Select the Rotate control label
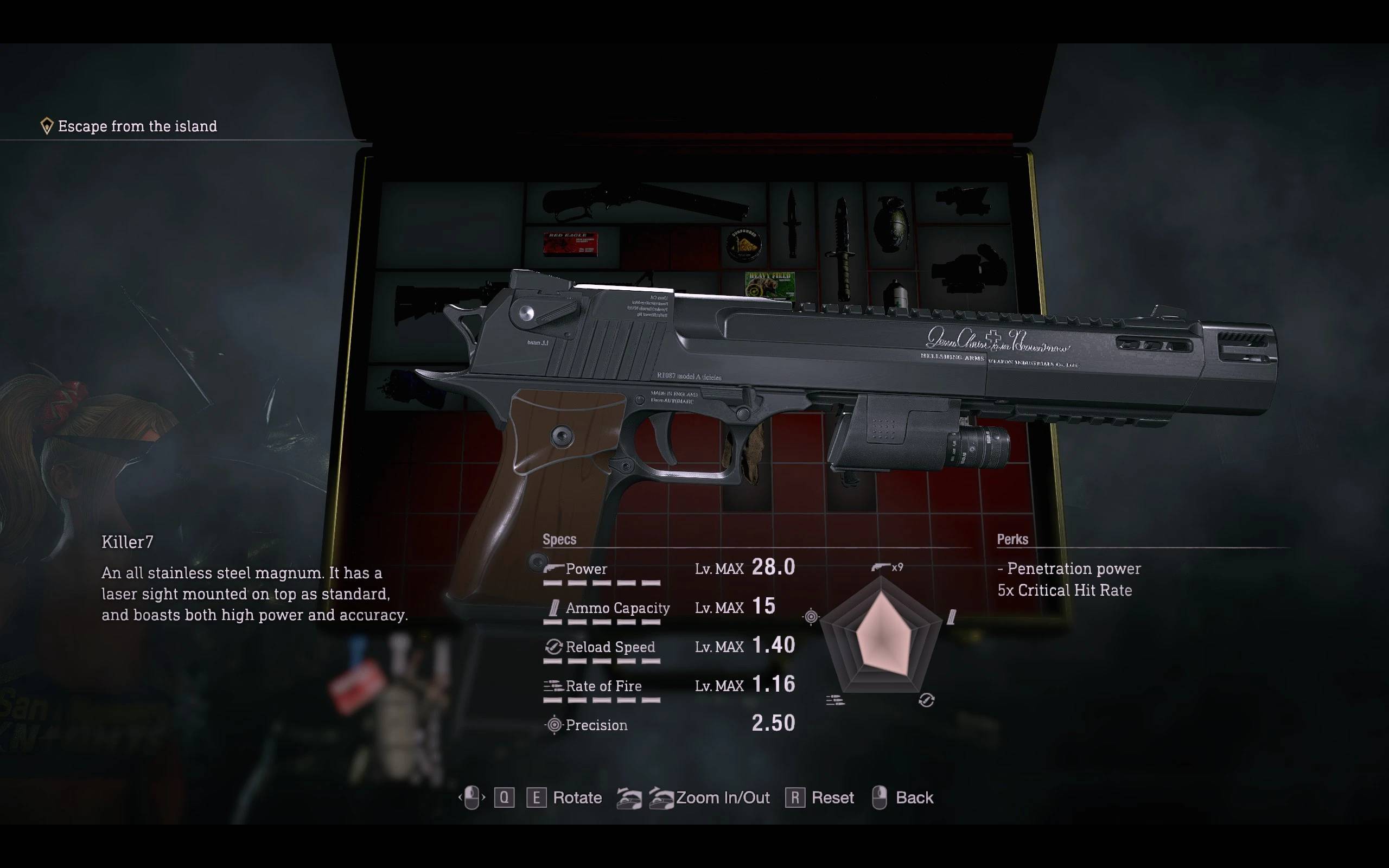 [577, 797]
